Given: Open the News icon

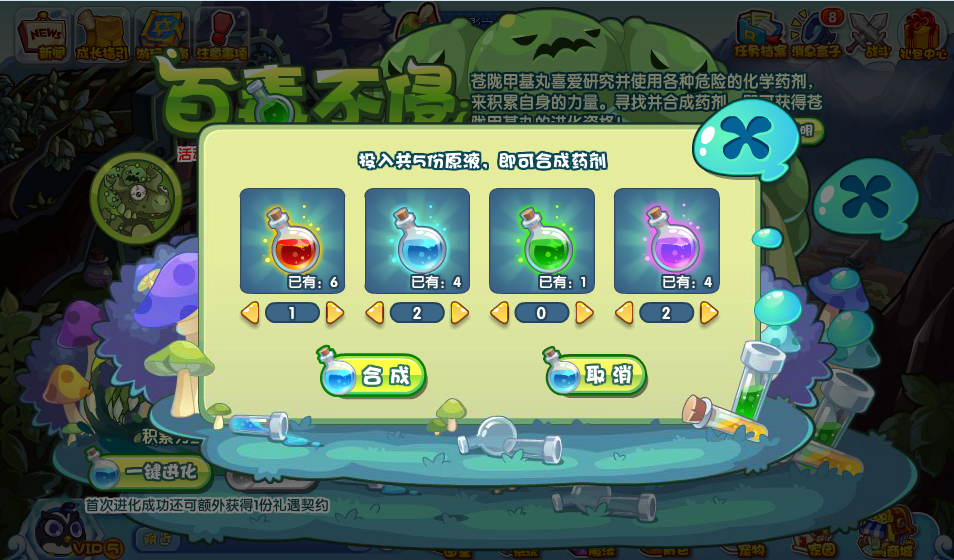Looking at the screenshot, I should [x=43, y=34].
